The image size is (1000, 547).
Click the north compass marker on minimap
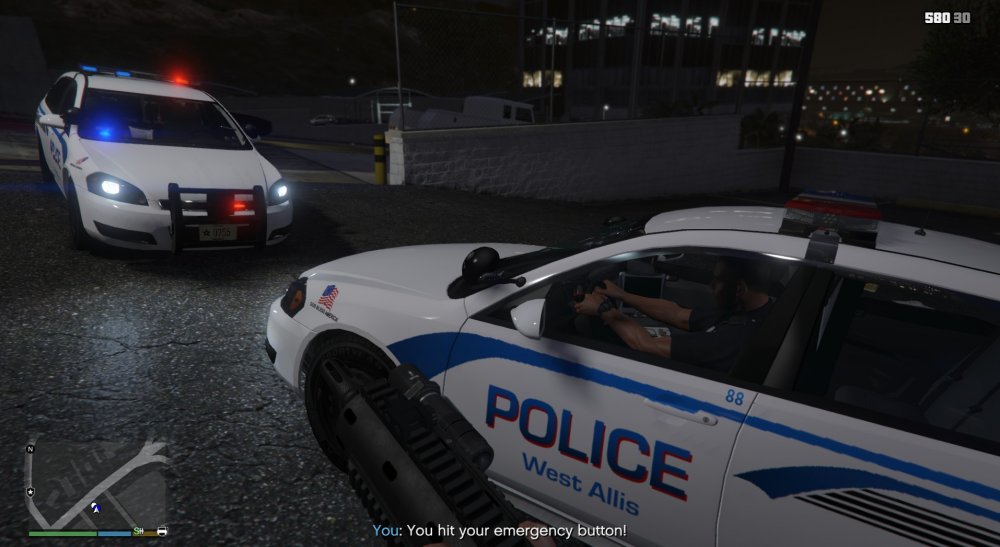tap(30, 449)
